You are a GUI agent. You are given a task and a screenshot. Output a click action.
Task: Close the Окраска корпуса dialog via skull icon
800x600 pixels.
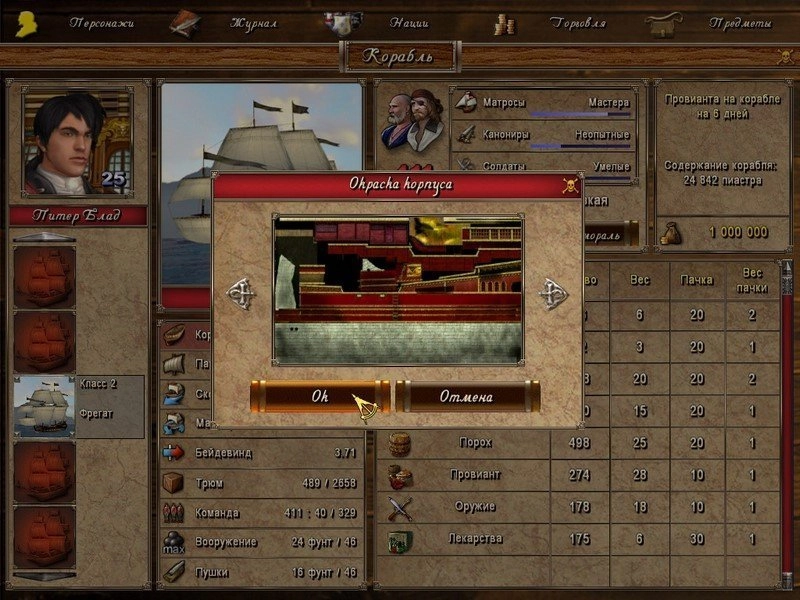570,185
